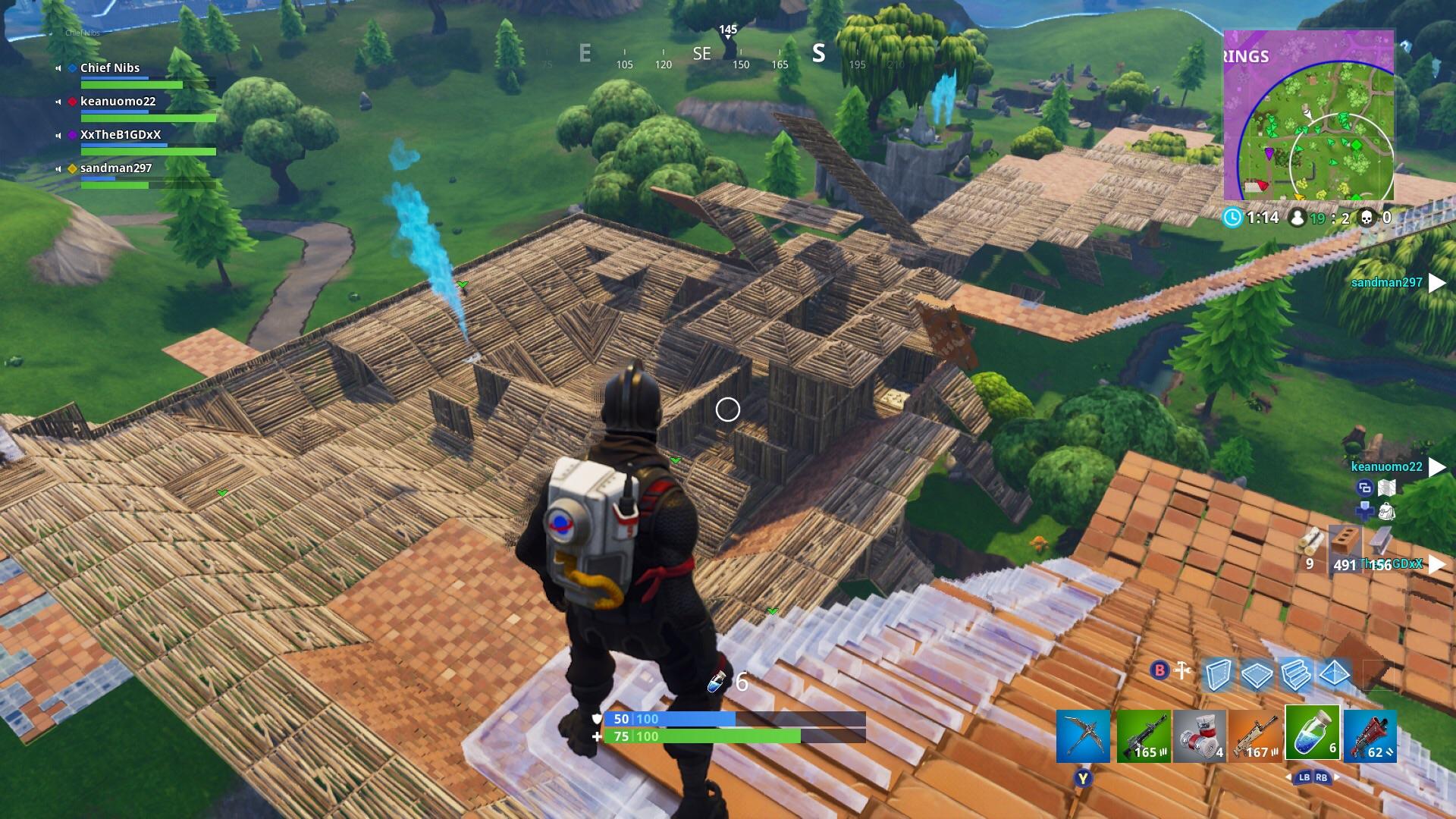Select teammate keanuomo22 in squad list
The image size is (1456, 819).
(x=118, y=102)
